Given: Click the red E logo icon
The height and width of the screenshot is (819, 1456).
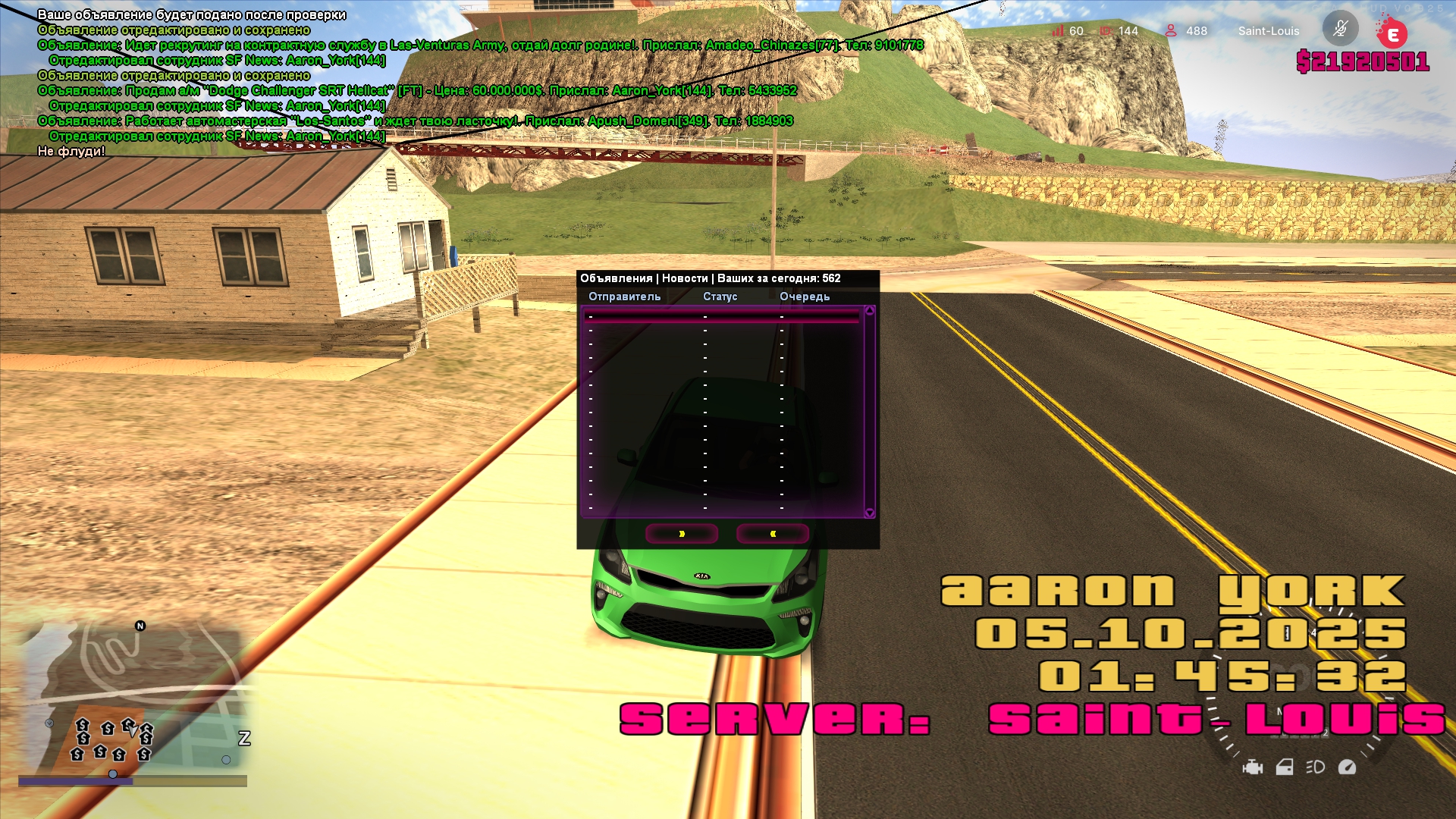Looking at the screenshot, I should pyautogui.click(x=1392, y=34).
